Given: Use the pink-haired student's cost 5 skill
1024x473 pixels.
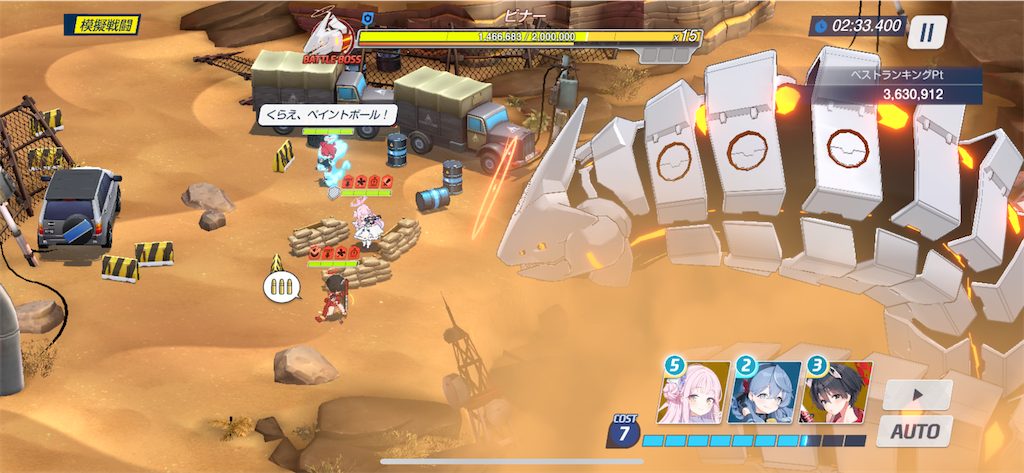Looking at the screenshot, I should click(x=693, y=392).
